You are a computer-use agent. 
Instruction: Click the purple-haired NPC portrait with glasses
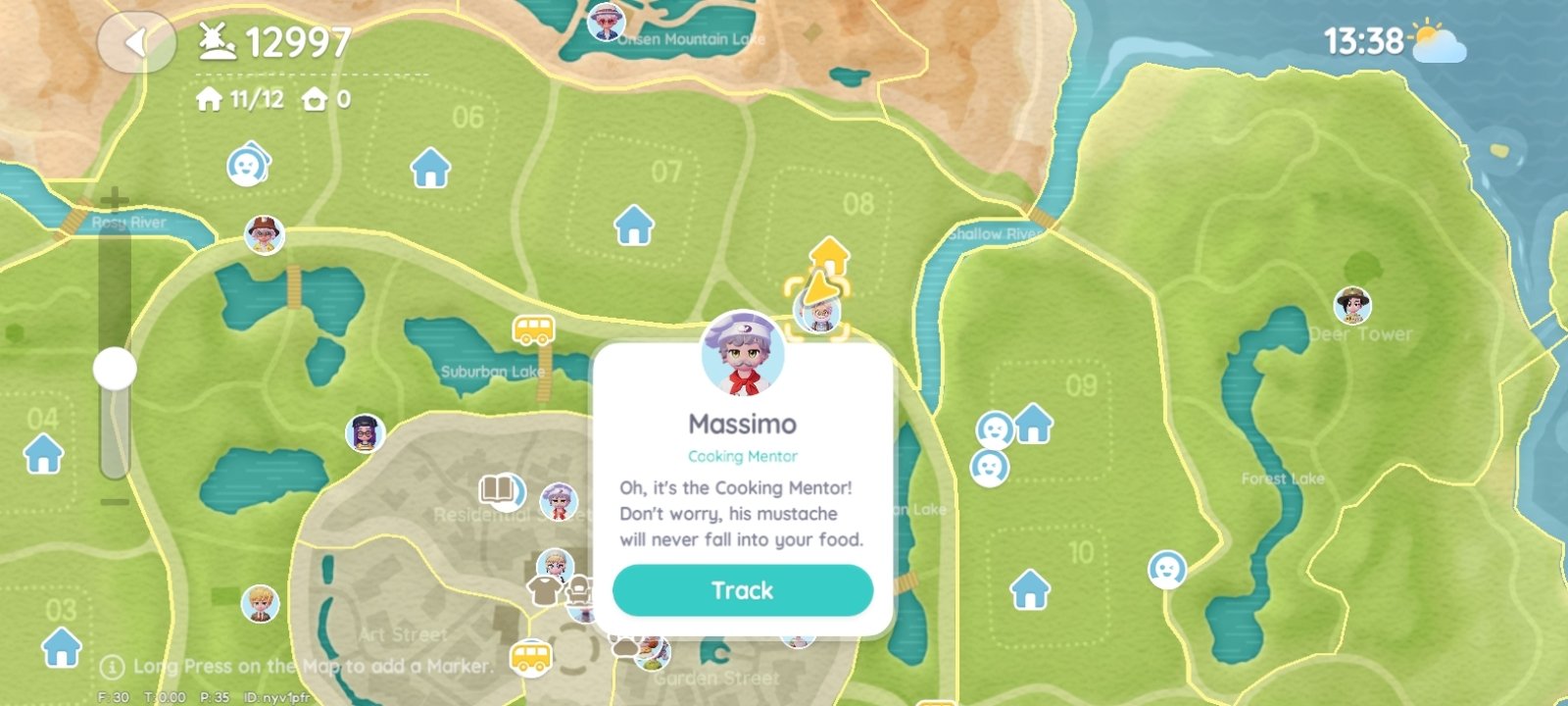[365, 432]
